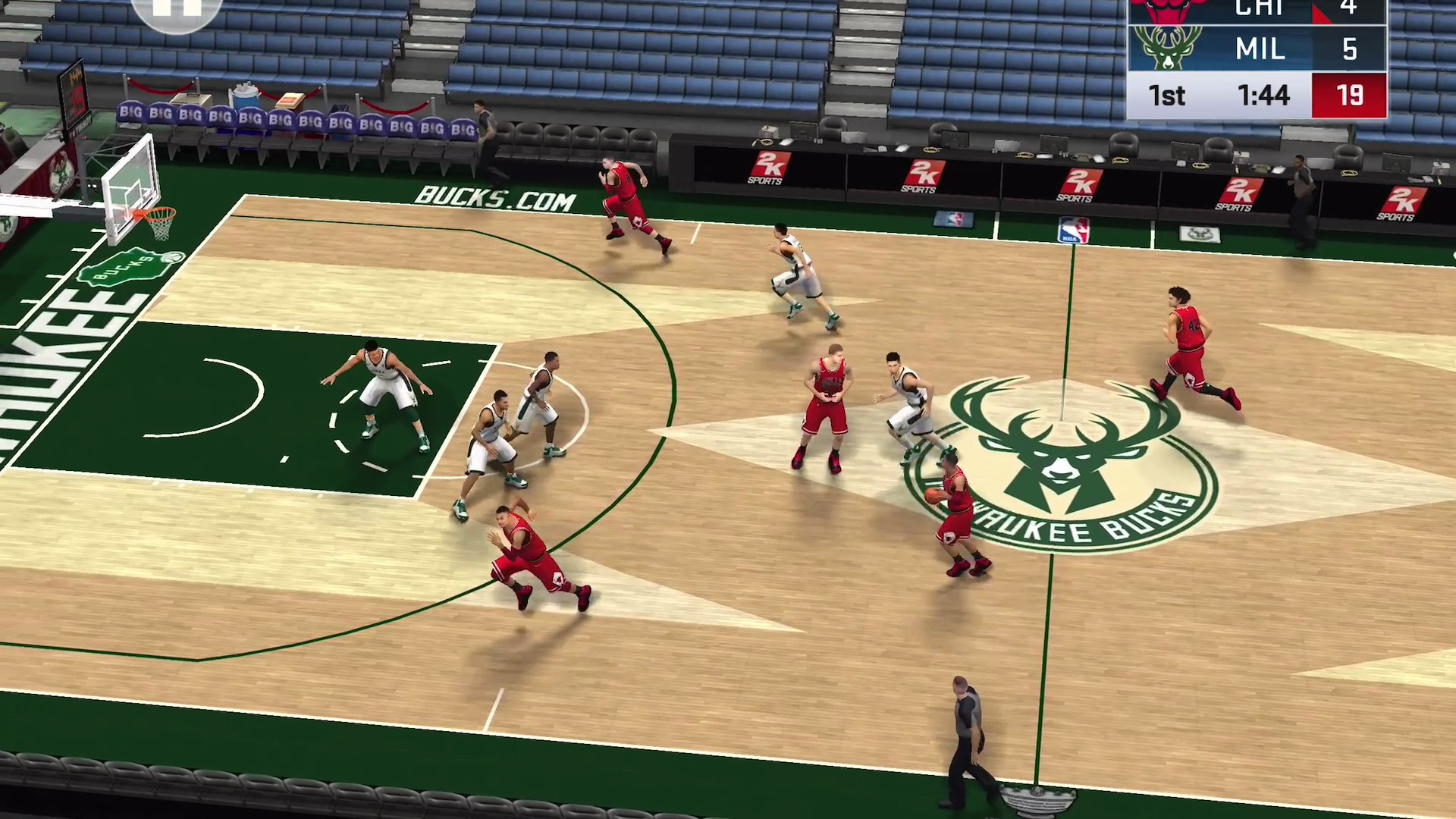Click the red possession arrow on the scoreboard
This screenshot has height=819, width=1456.
pyautogui.click(x=1321, y=12)
